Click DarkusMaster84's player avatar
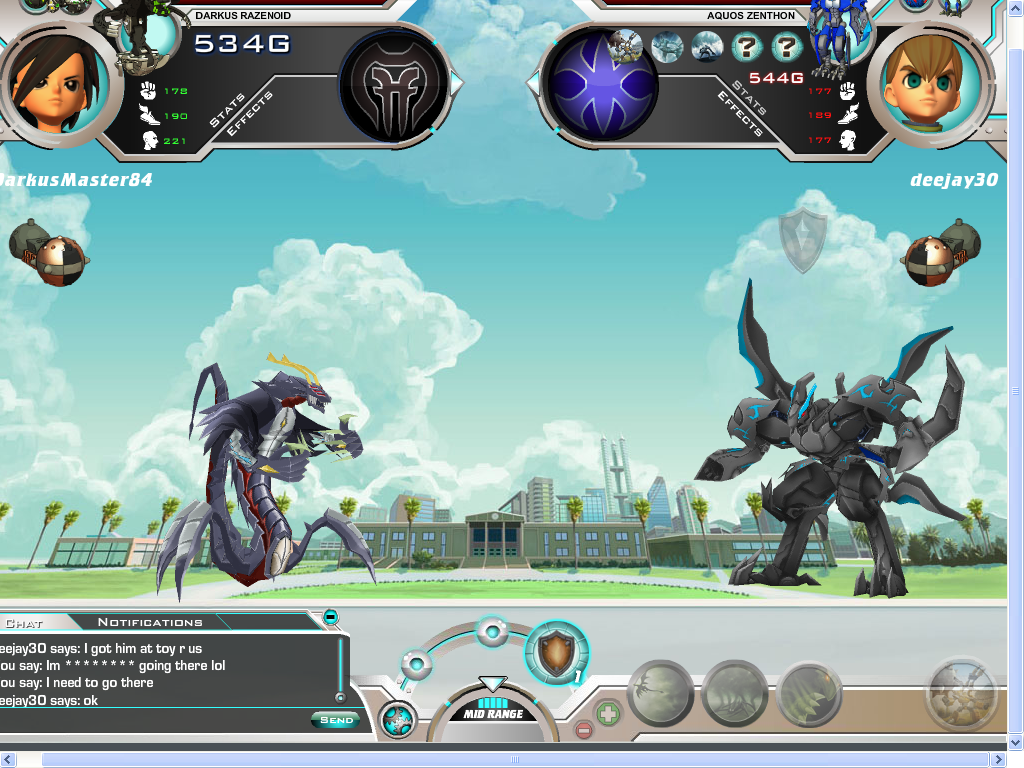Screen dimensions: 1024x768 [44, 84]
